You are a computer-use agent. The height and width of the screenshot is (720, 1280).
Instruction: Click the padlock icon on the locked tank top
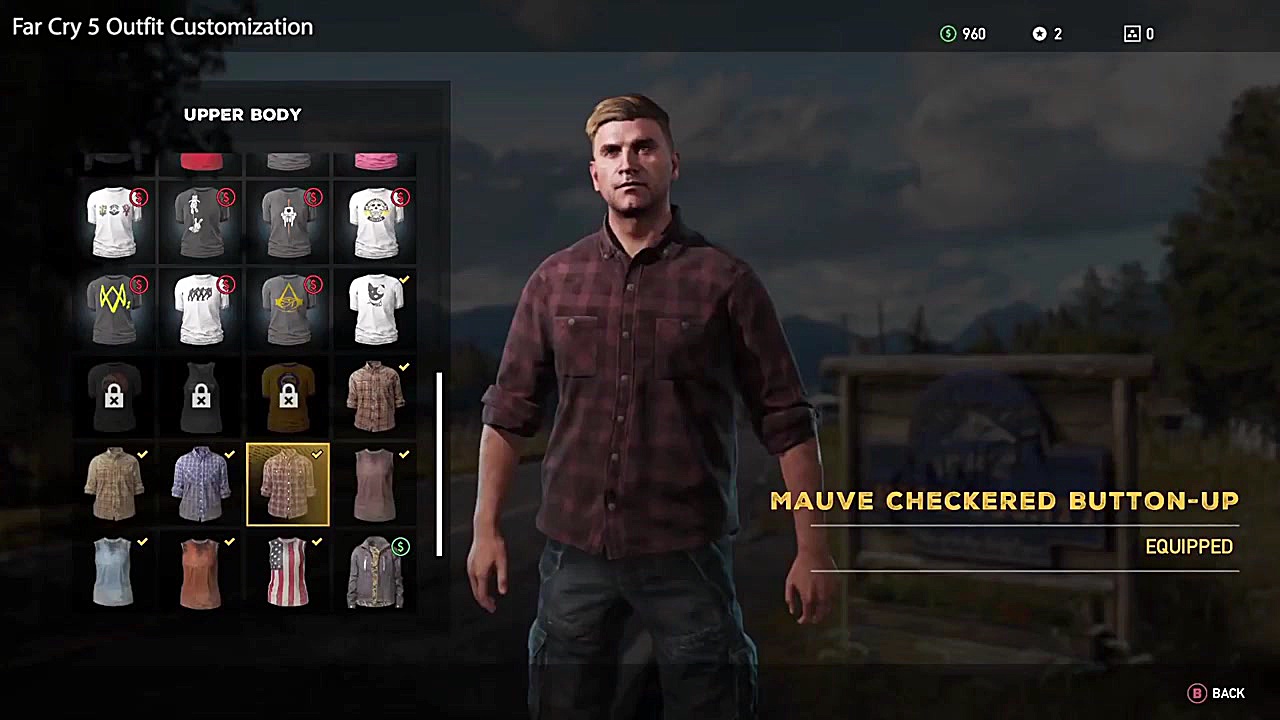pos(200,398)
